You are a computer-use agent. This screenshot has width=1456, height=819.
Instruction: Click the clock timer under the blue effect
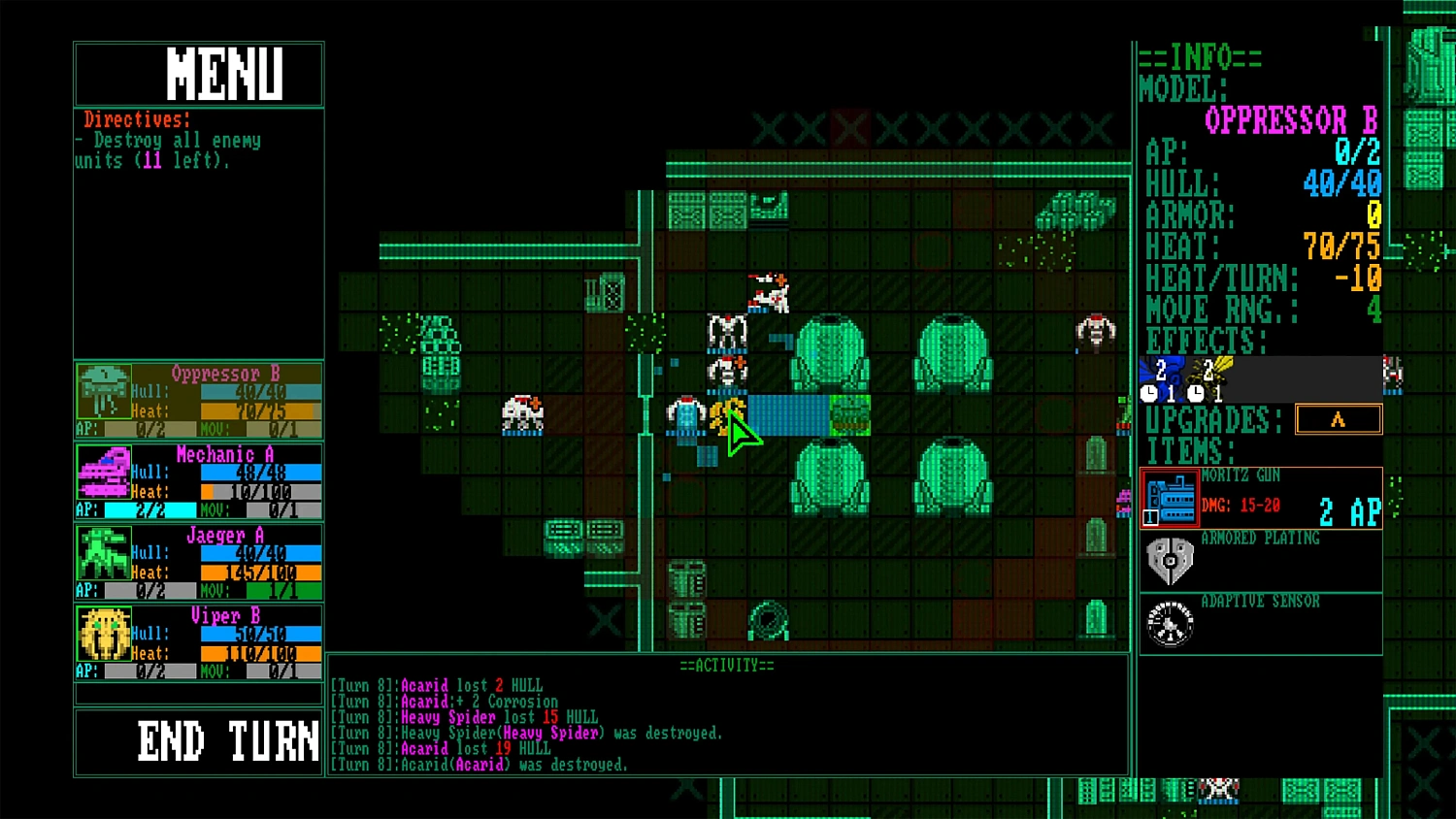pyautogui.click(x=1151, y=394)
